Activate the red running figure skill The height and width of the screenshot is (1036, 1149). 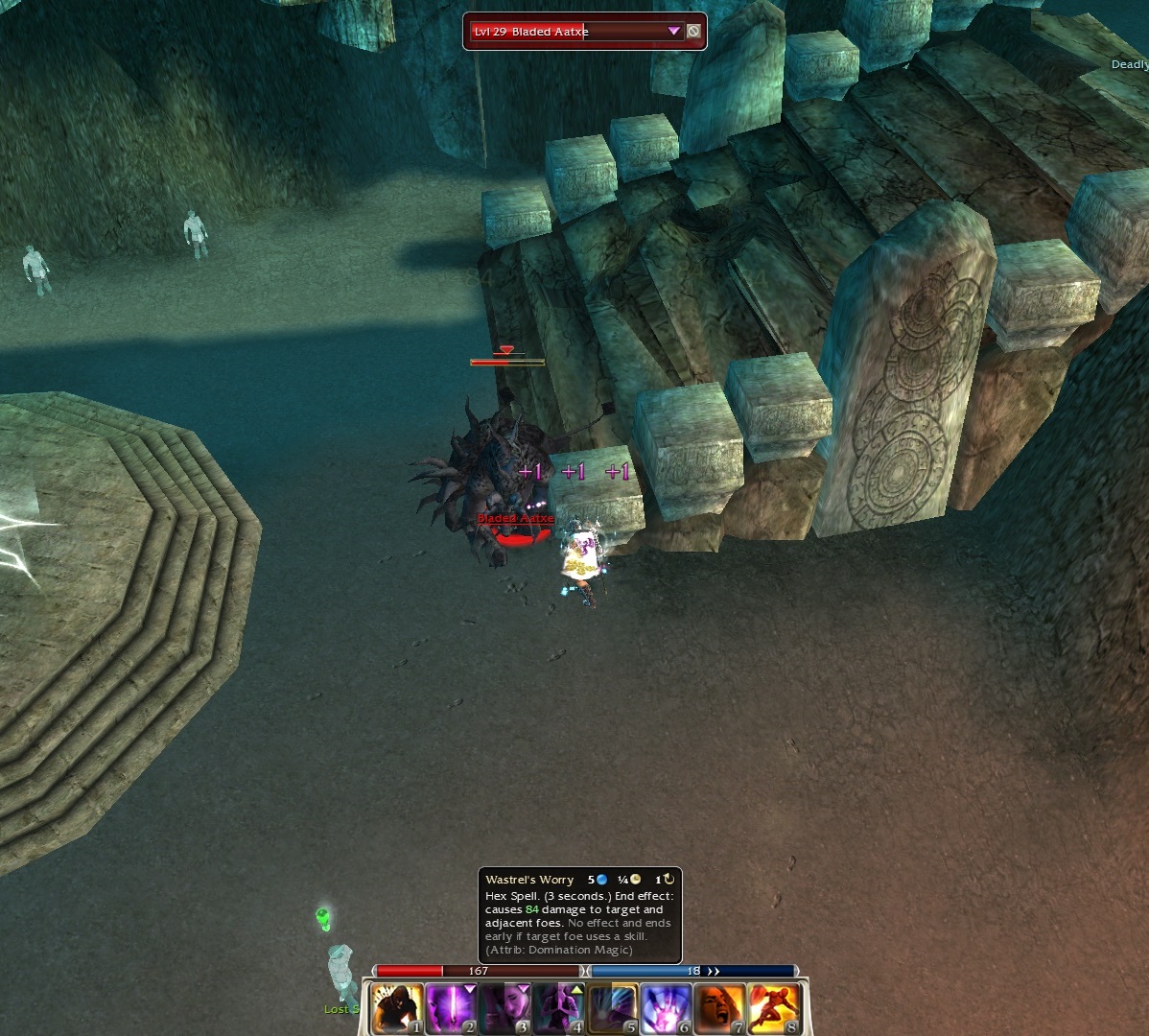click(773, 1008)
